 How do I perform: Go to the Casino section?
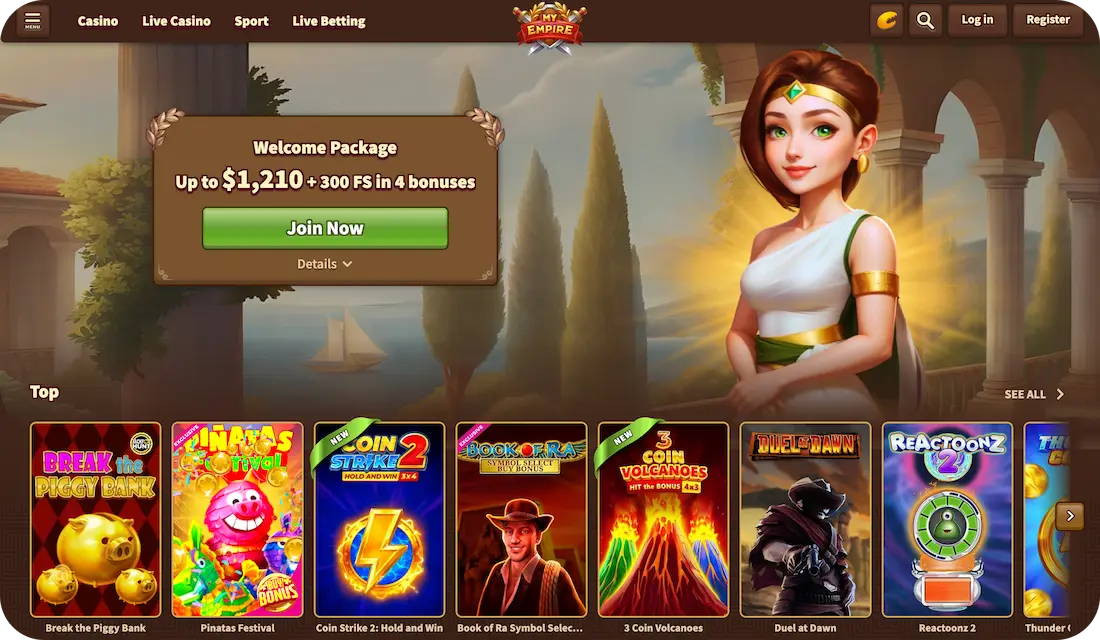[98, 21]
